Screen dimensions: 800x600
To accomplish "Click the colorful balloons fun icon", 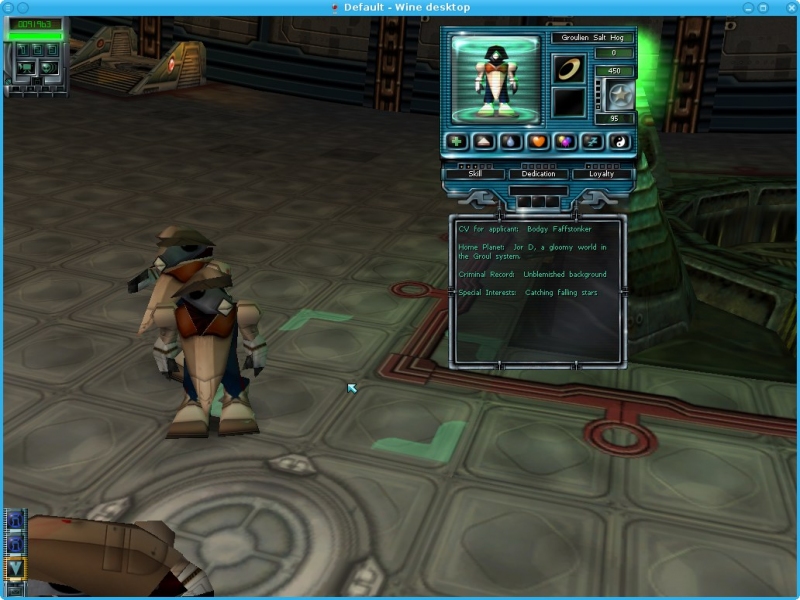I will (x=565, y=142).
